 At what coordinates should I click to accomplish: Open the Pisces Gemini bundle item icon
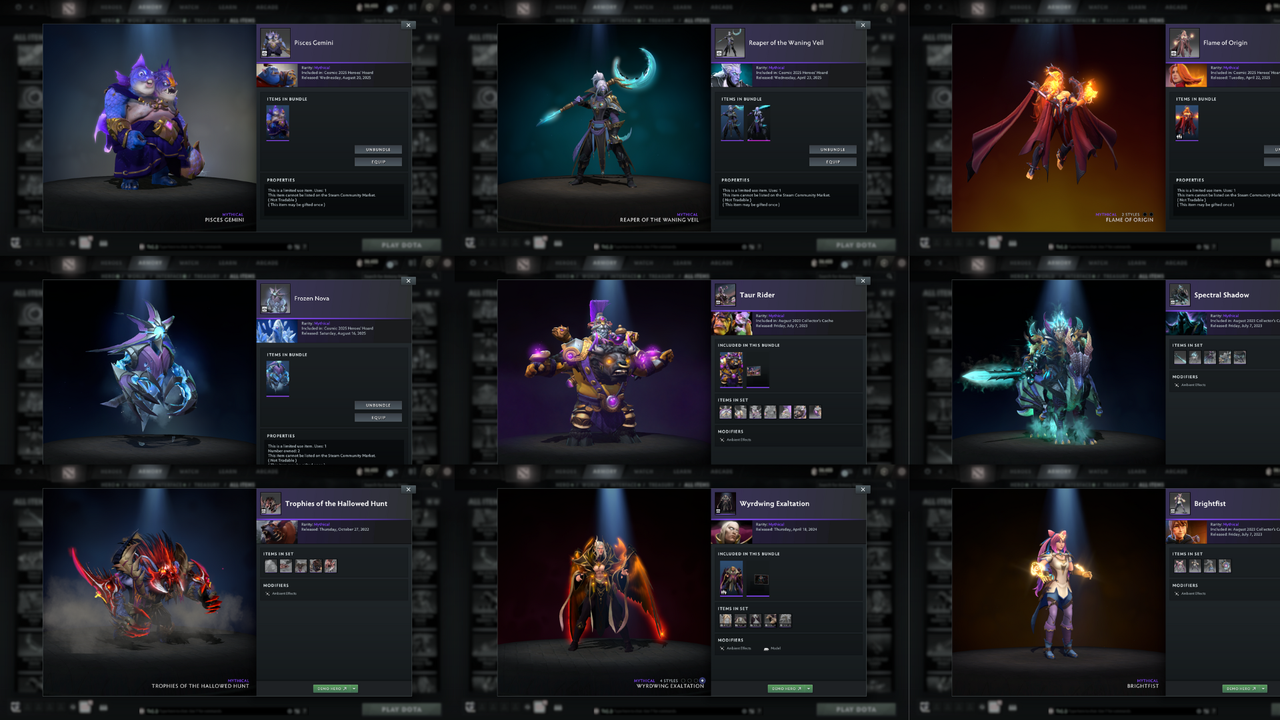point(276,122)
